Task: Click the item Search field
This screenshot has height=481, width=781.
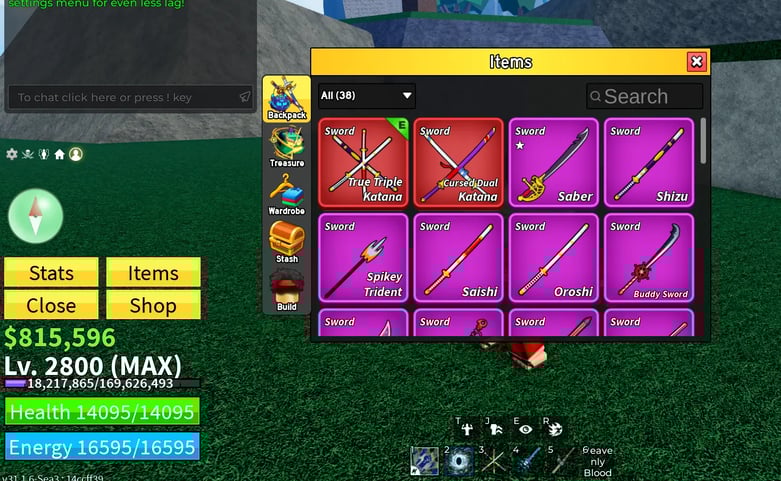Action: point(645,96)
